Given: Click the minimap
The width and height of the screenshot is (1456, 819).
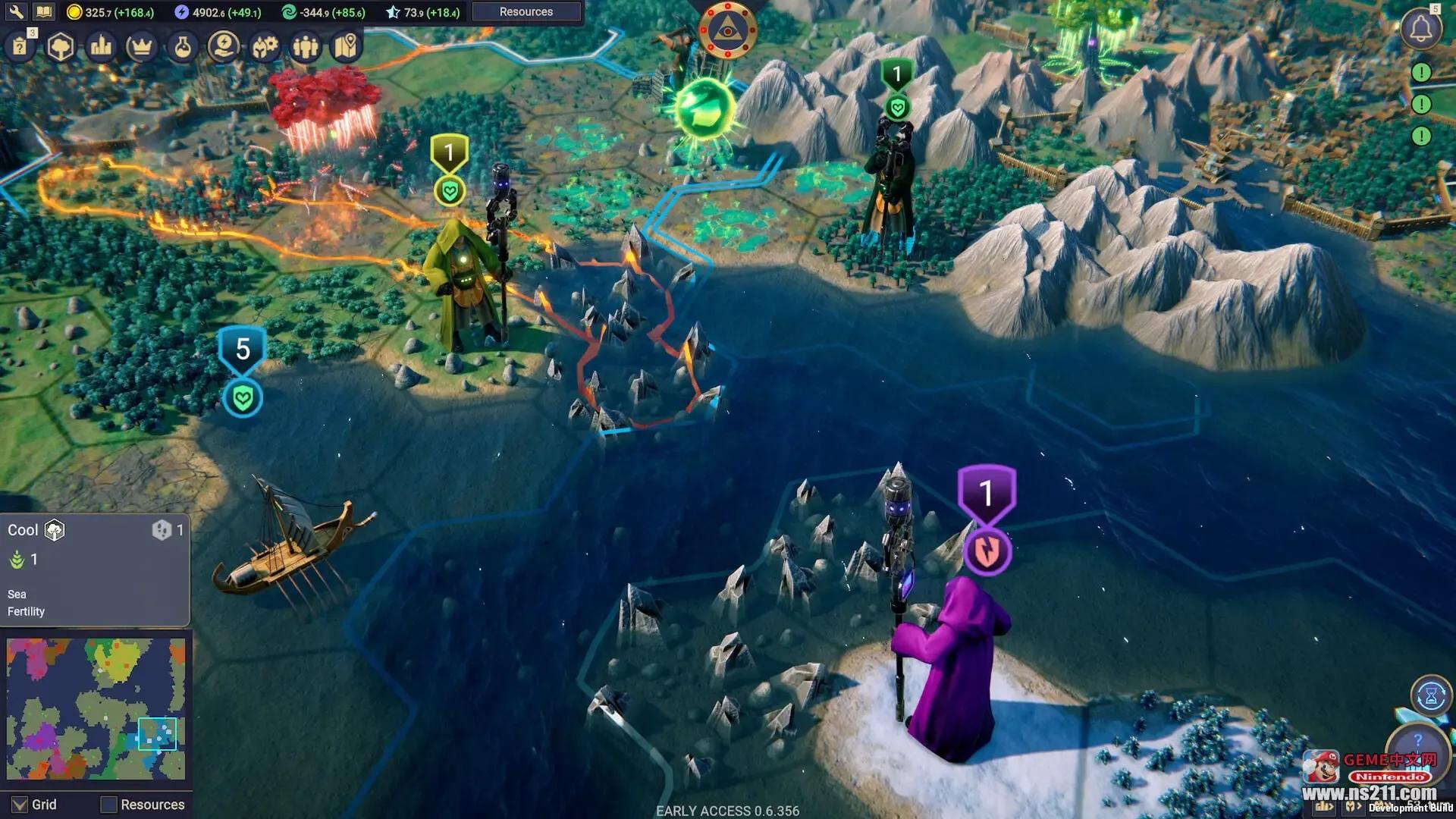Looking at the screenshot, I should pos(96,708).
